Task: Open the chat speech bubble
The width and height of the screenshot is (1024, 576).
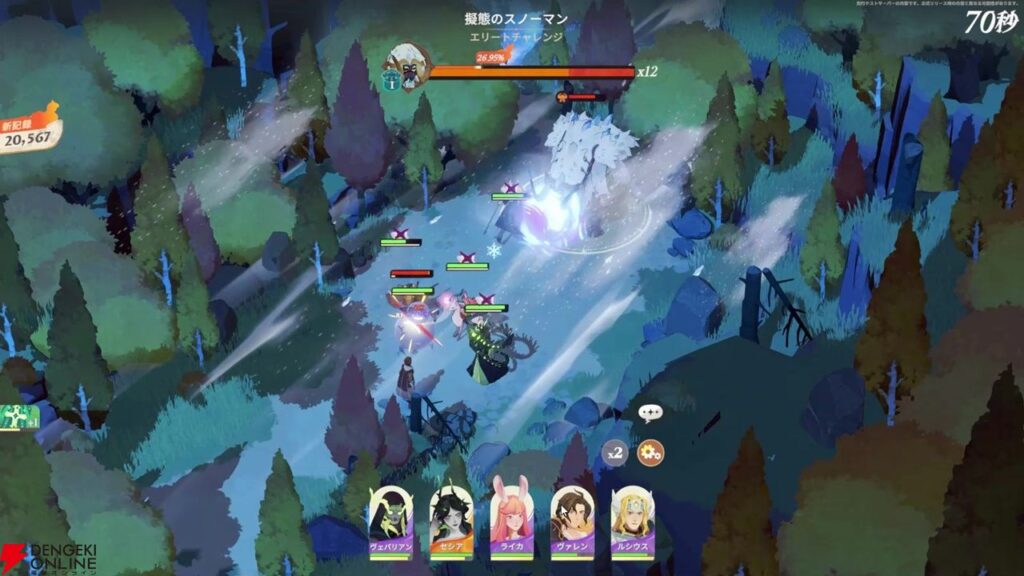Action: coord(651,411)
